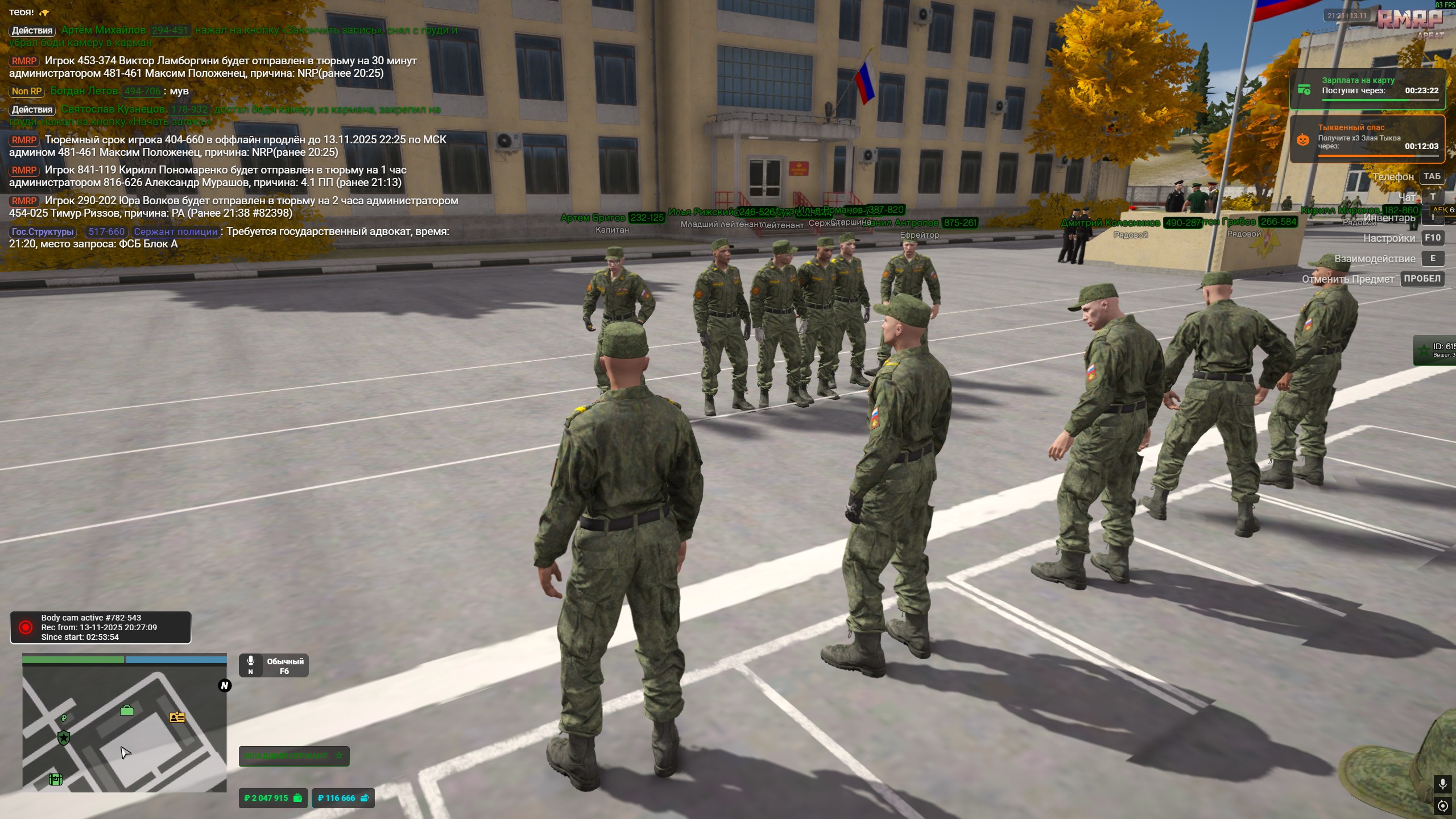Toggle the microphone icon in the bottom-right overlay
The image size is (1456, 819).
(1442, 784)
